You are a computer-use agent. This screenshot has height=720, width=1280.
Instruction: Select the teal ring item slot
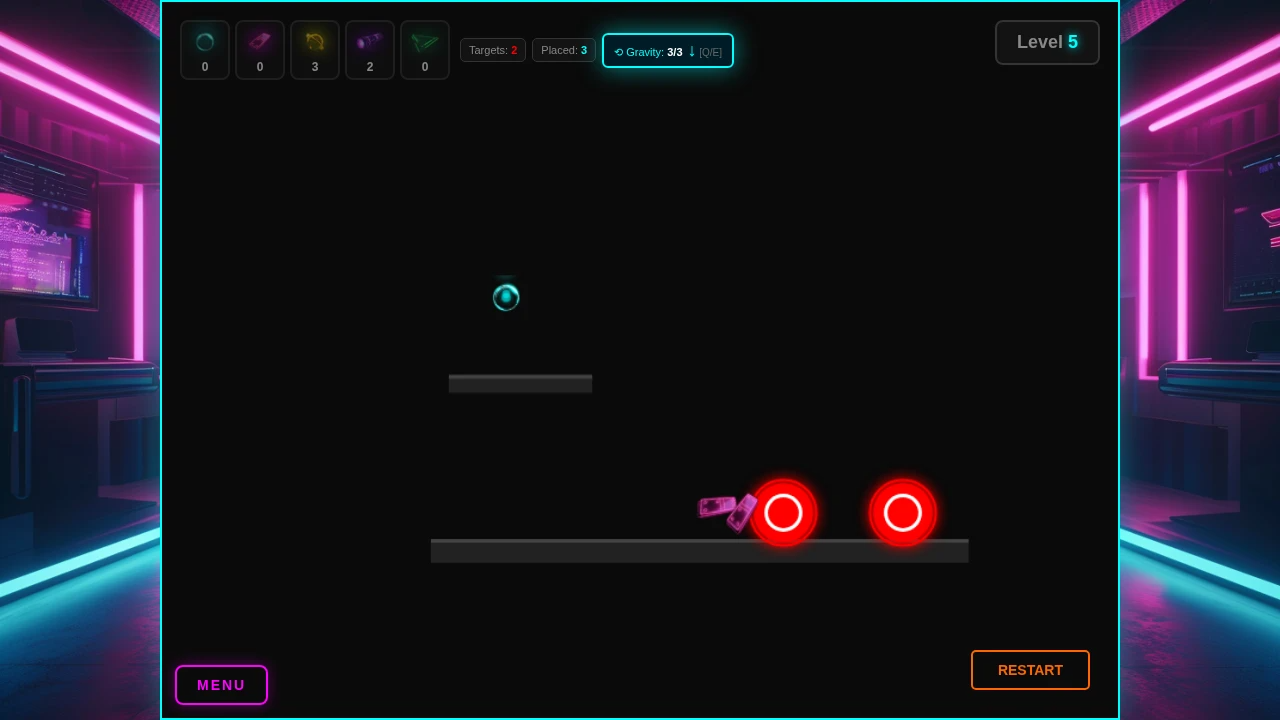coord(205,50)
